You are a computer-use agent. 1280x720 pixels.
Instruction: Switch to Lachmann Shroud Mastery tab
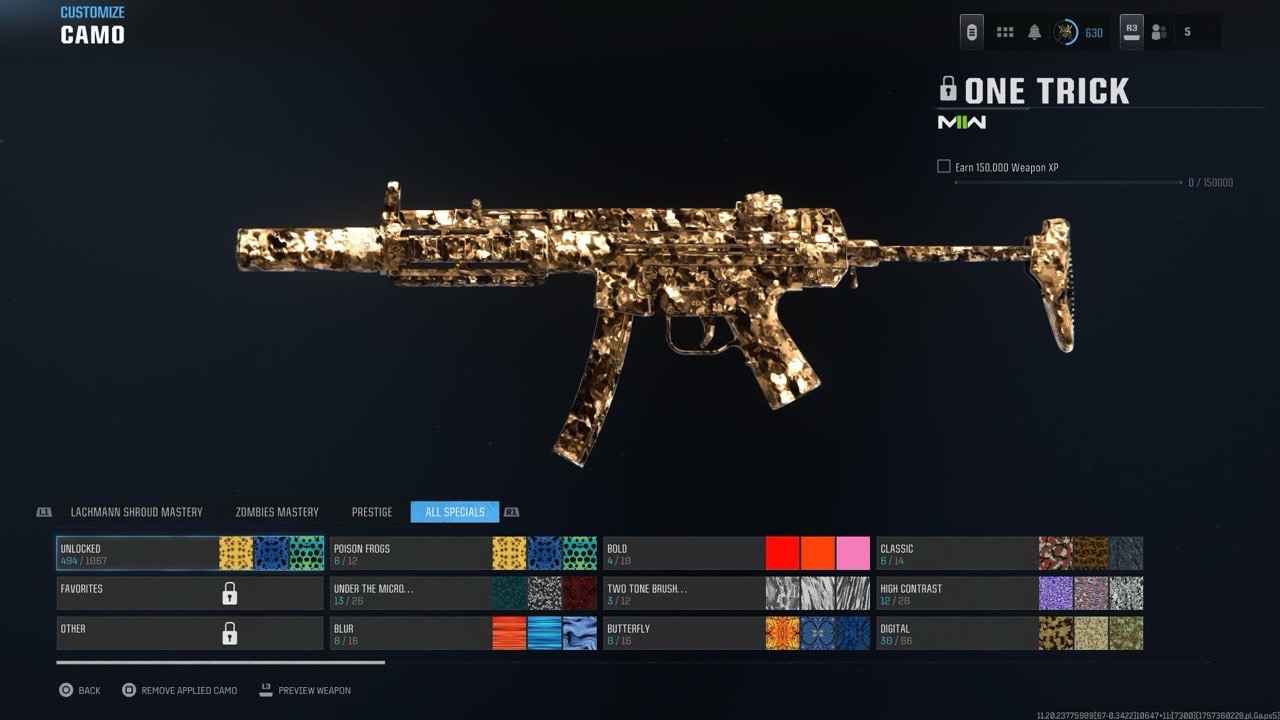click(x=136, y=512)
